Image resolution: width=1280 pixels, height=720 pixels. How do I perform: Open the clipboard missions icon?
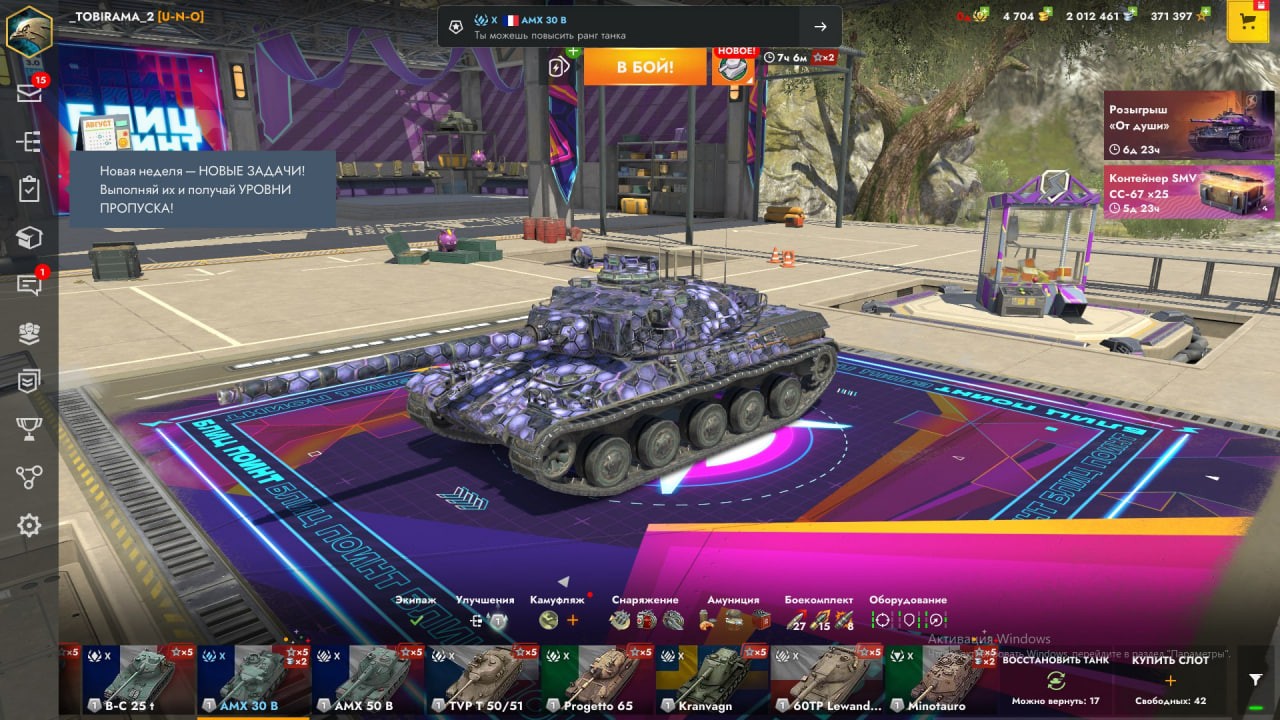[29, 189]
